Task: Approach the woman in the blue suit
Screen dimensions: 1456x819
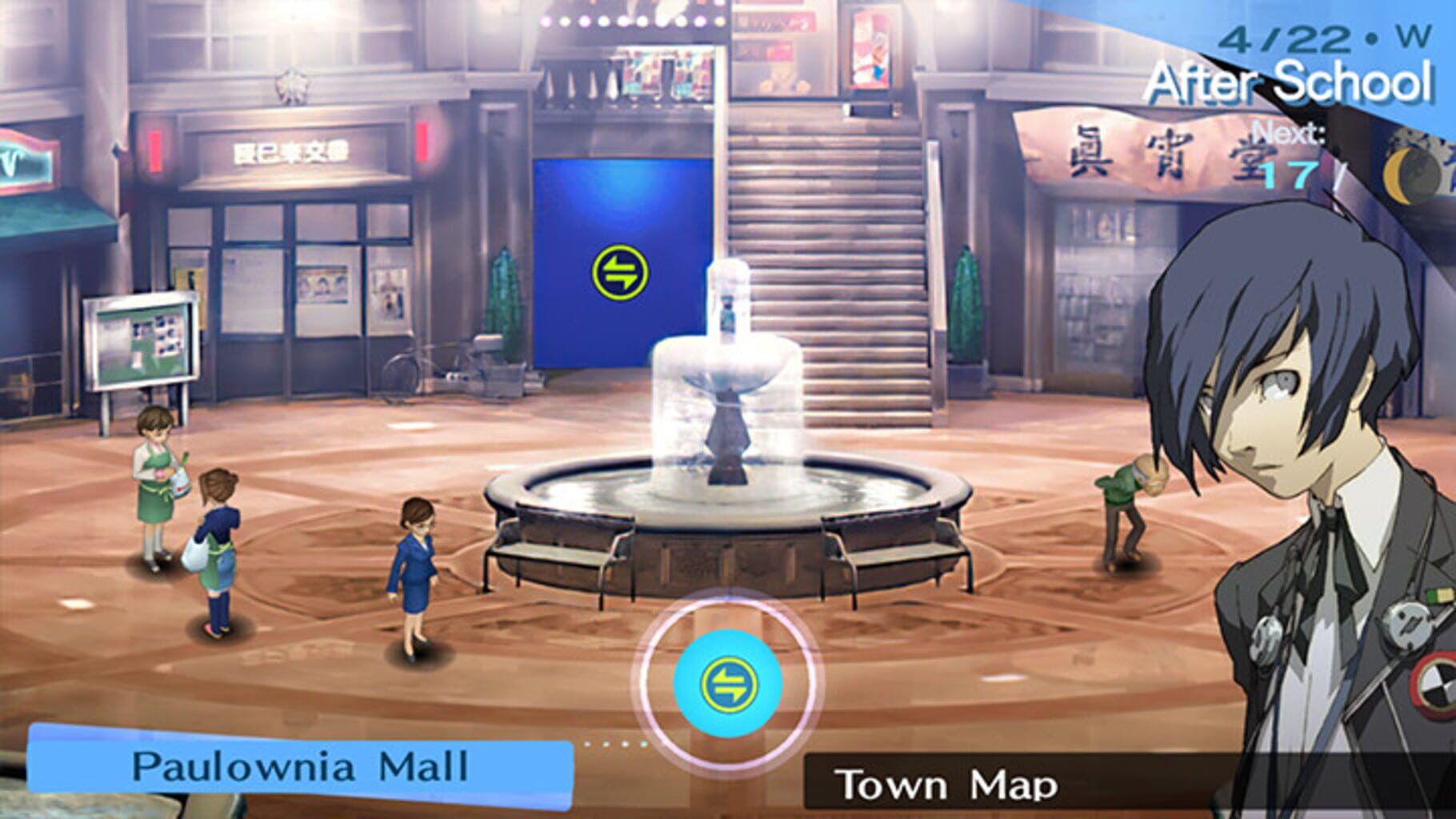Action: (x=416, y=568)
